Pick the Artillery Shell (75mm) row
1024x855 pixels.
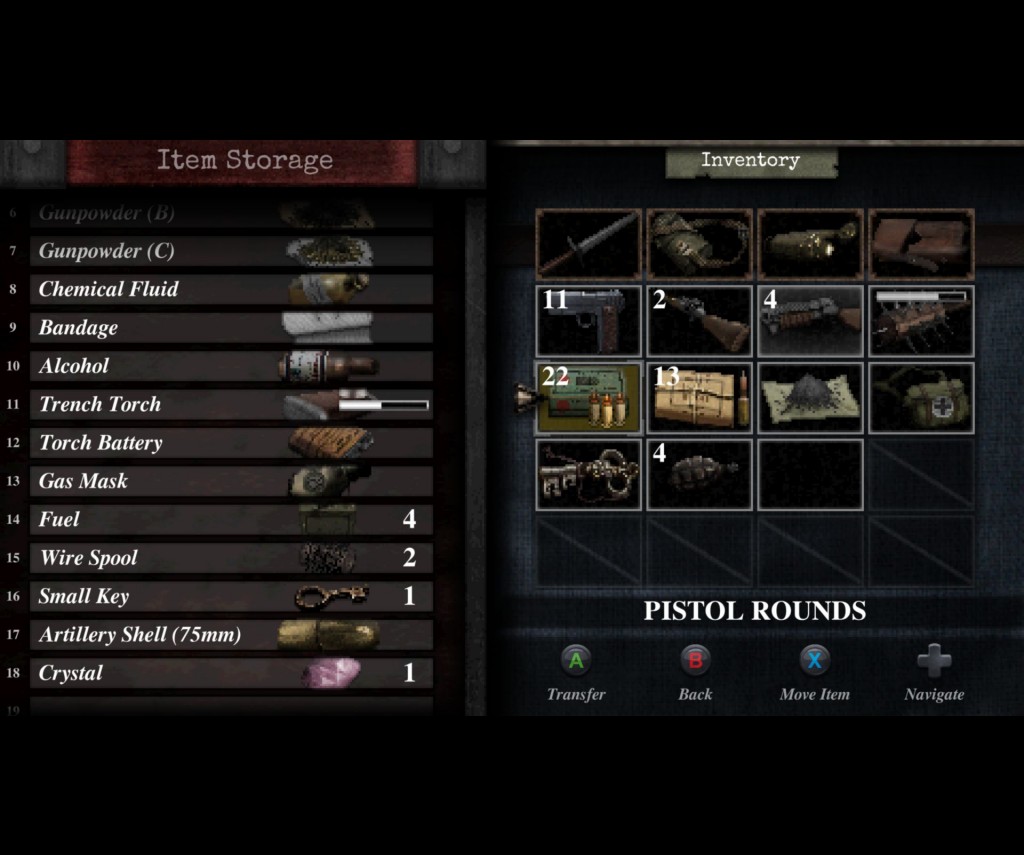[x=230, y=635]
